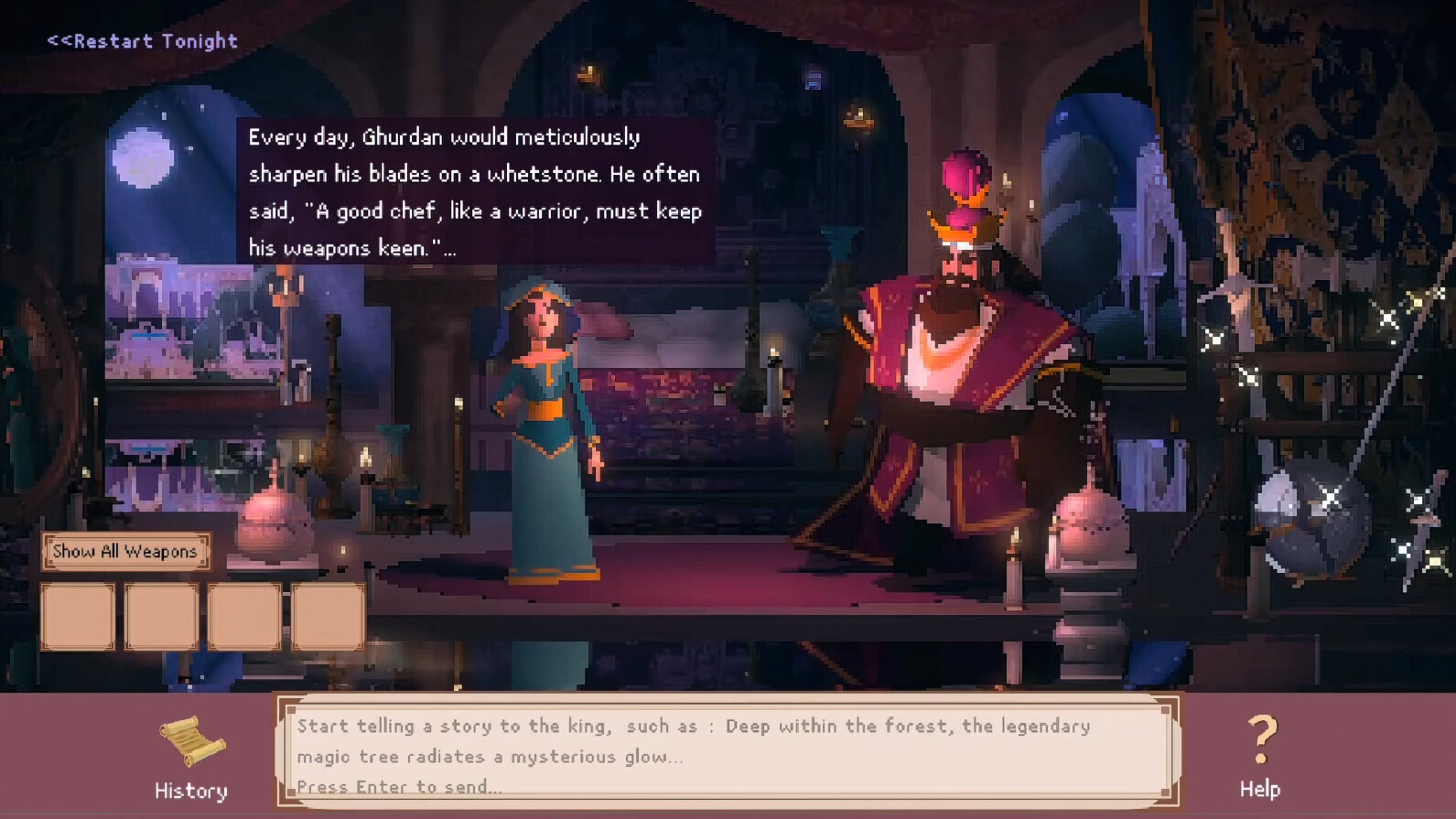The image size is (1456, 819).
Task: Select the first empty weapon slot
Action: click(78, 616)
